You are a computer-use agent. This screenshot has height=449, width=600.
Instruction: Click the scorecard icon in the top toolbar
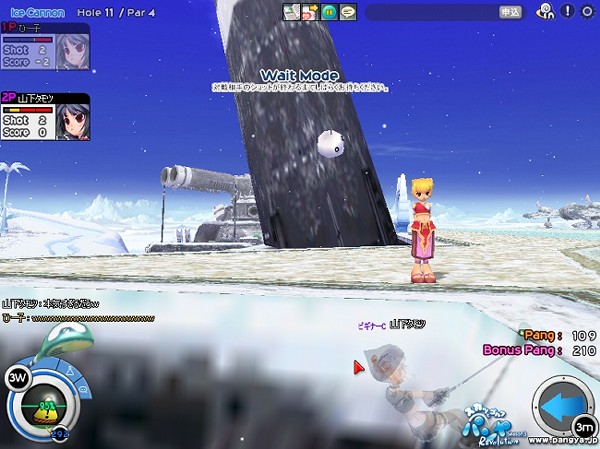coord(291,12)
